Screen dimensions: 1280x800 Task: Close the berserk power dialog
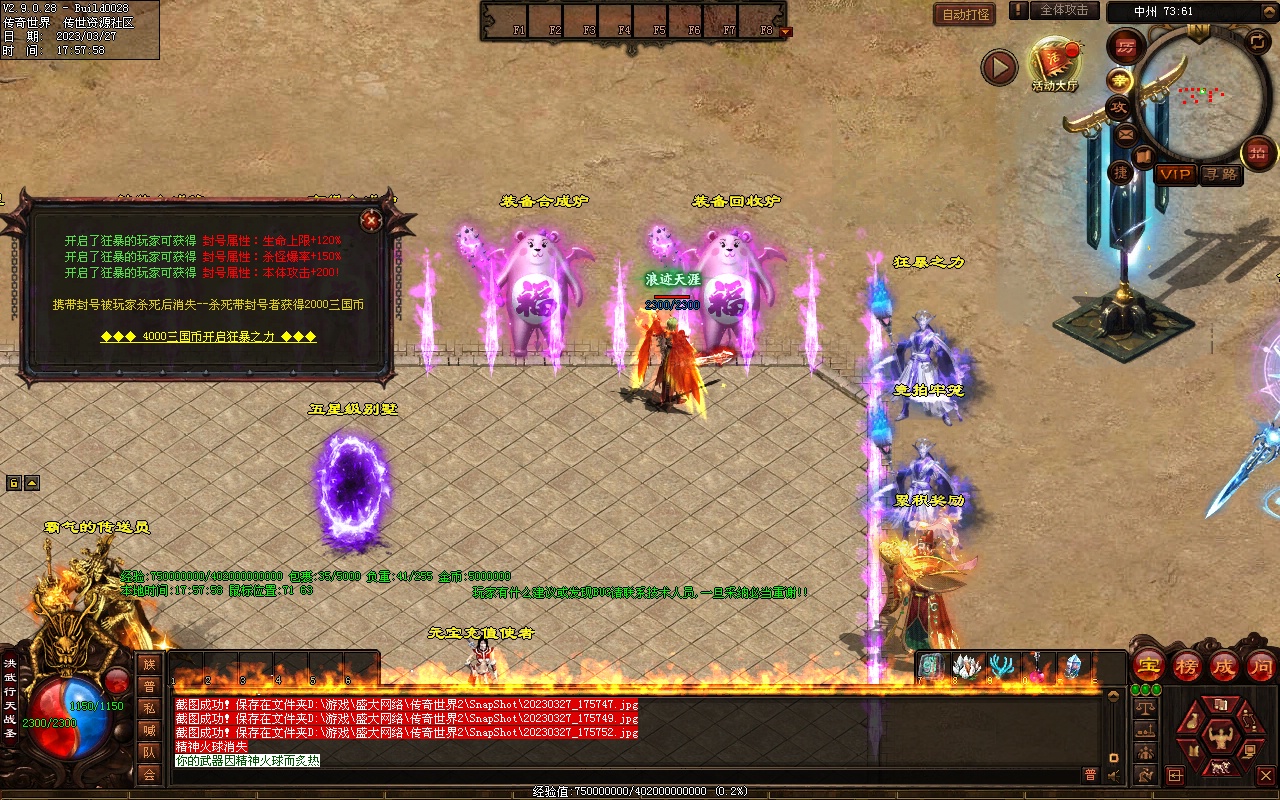point(371,219)
